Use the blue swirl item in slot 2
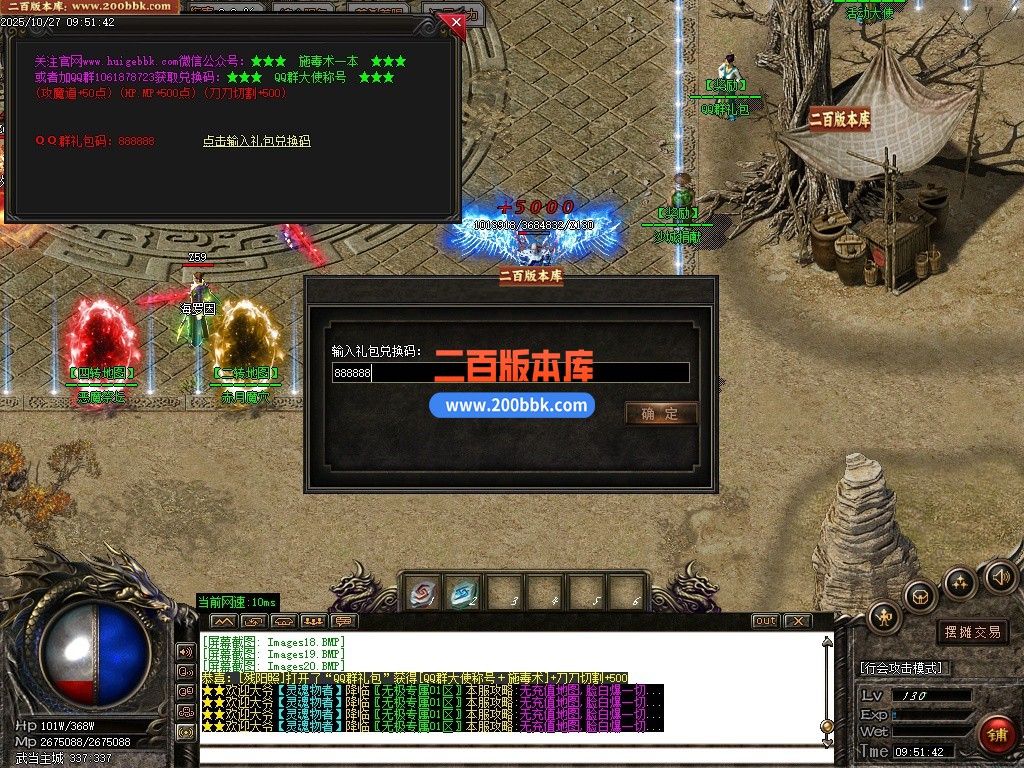Screen dimensions: 1024x768 [462, 593]
